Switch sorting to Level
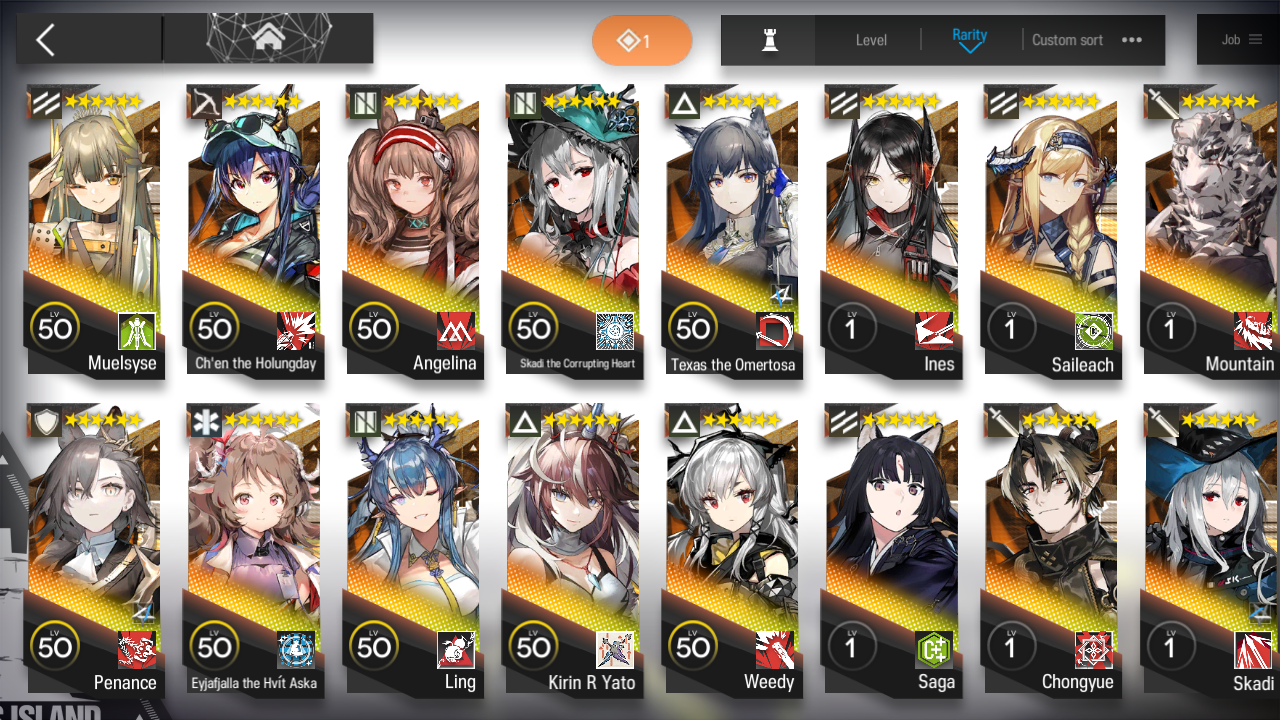Screen dimensions: 1280x720 (869, 40)
